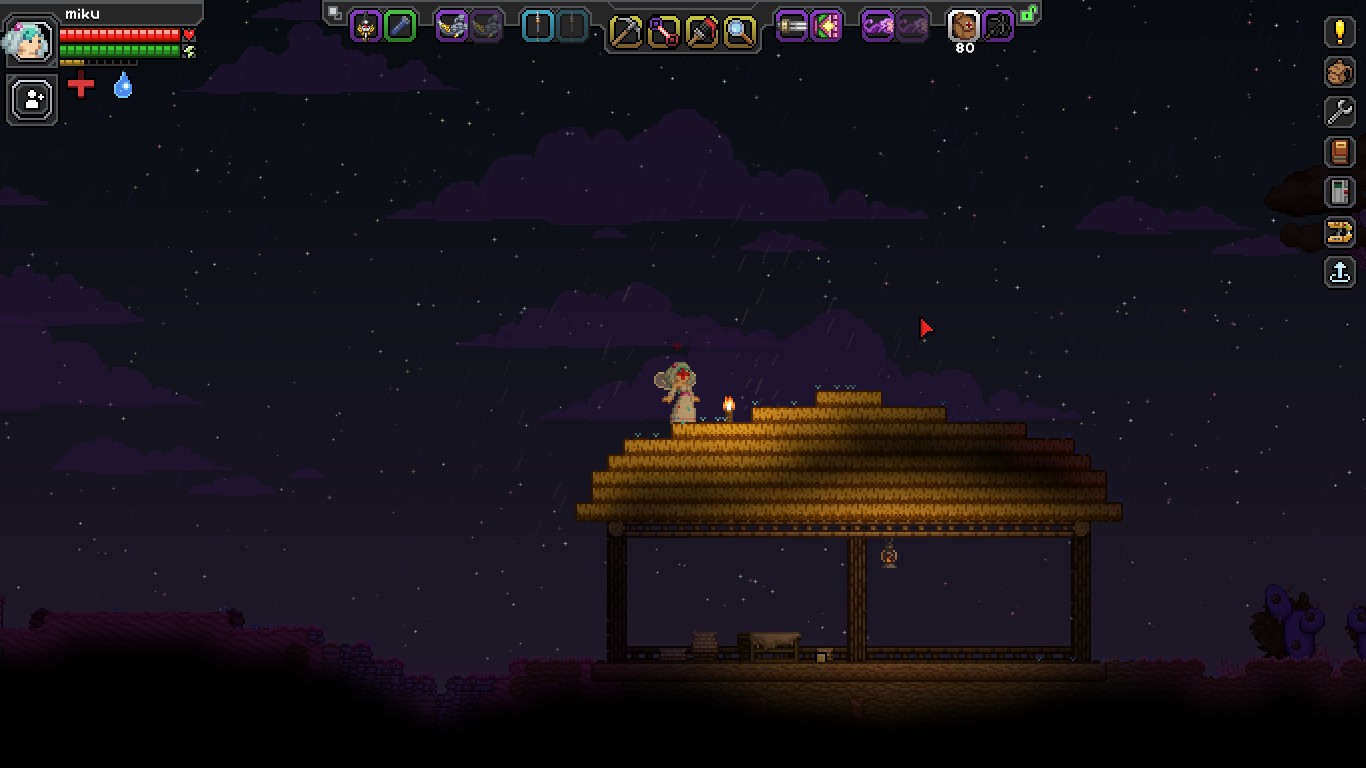
Task: Select the pickaxe matter manipulator tool
Action: click(x=626, y=31)
